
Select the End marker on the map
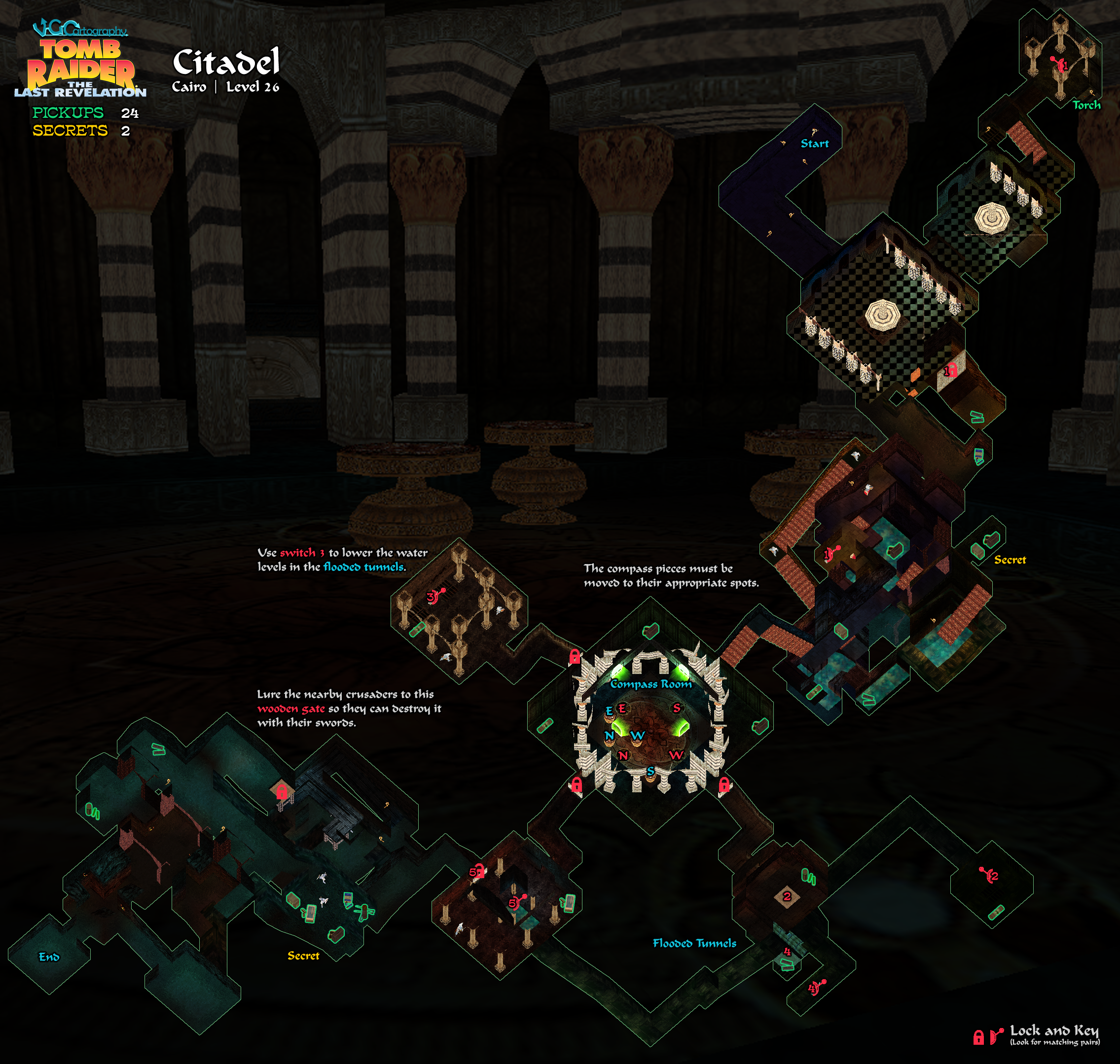[49, 957]
